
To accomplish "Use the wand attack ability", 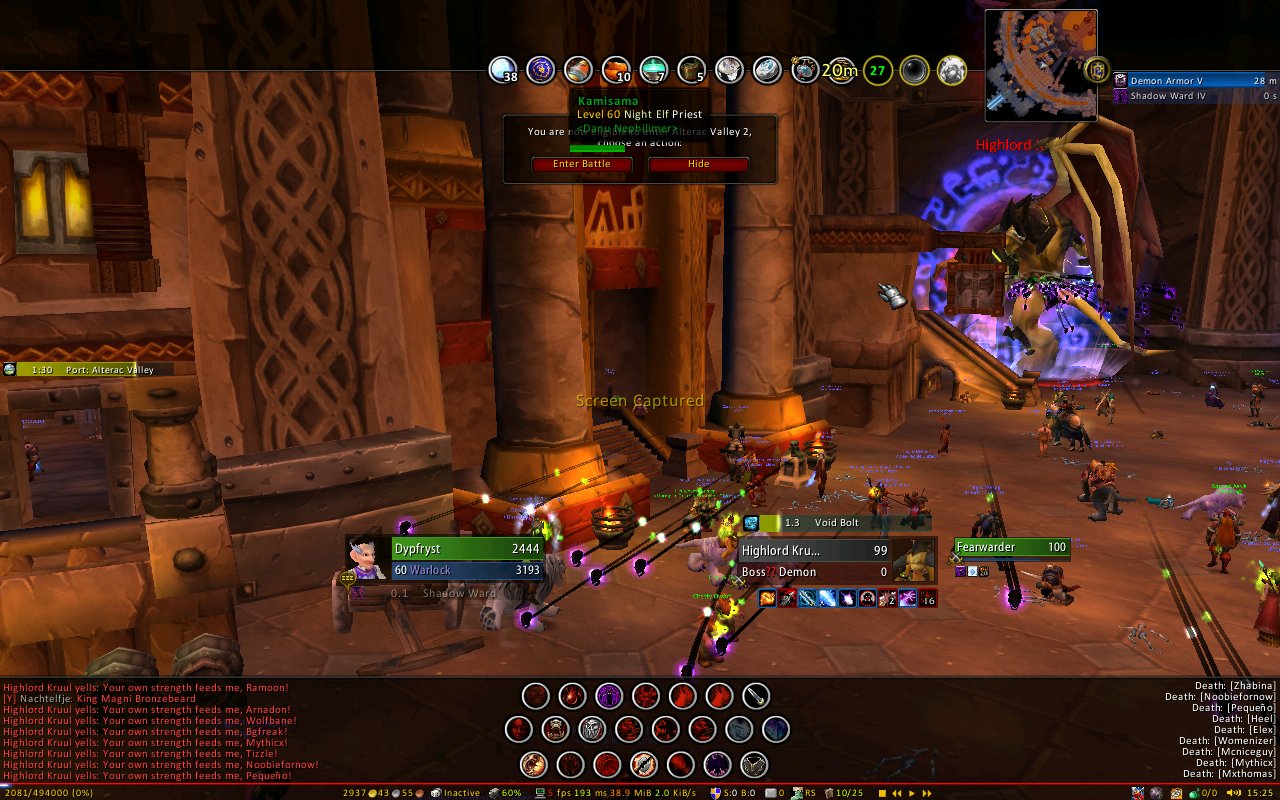I will [756, 695].
